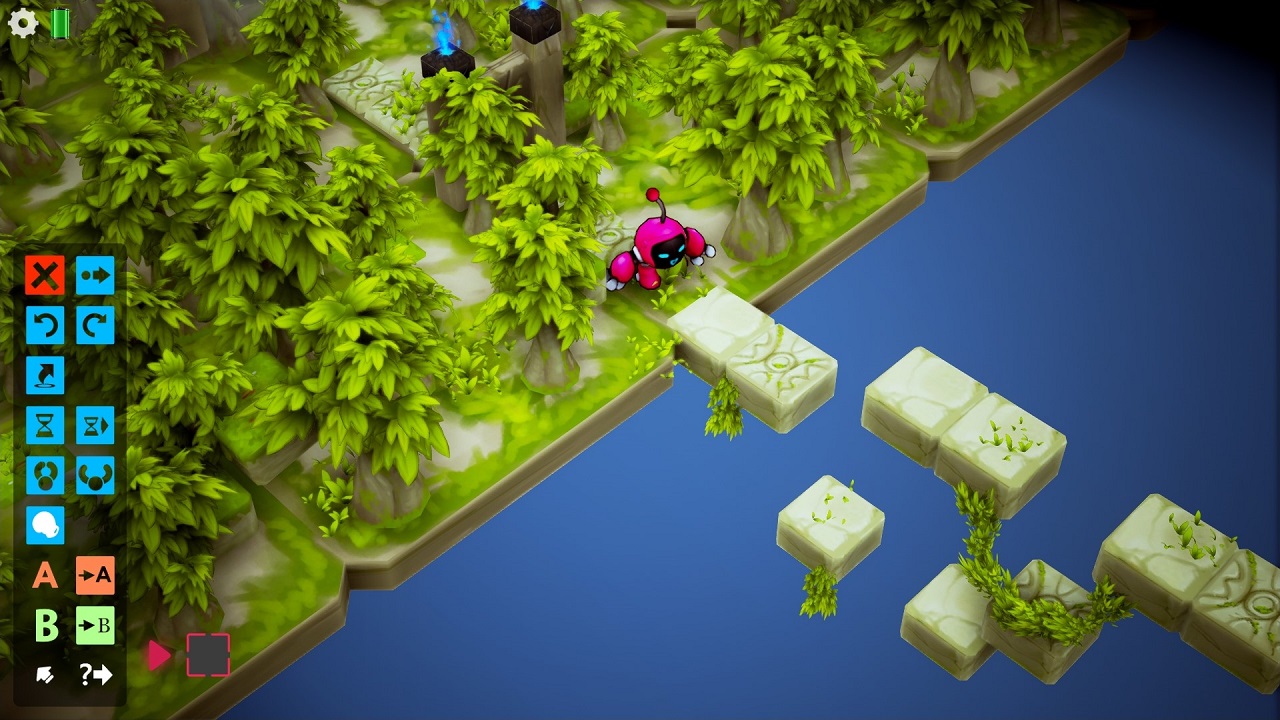Select the call Function B command

[x=95, y=627]
